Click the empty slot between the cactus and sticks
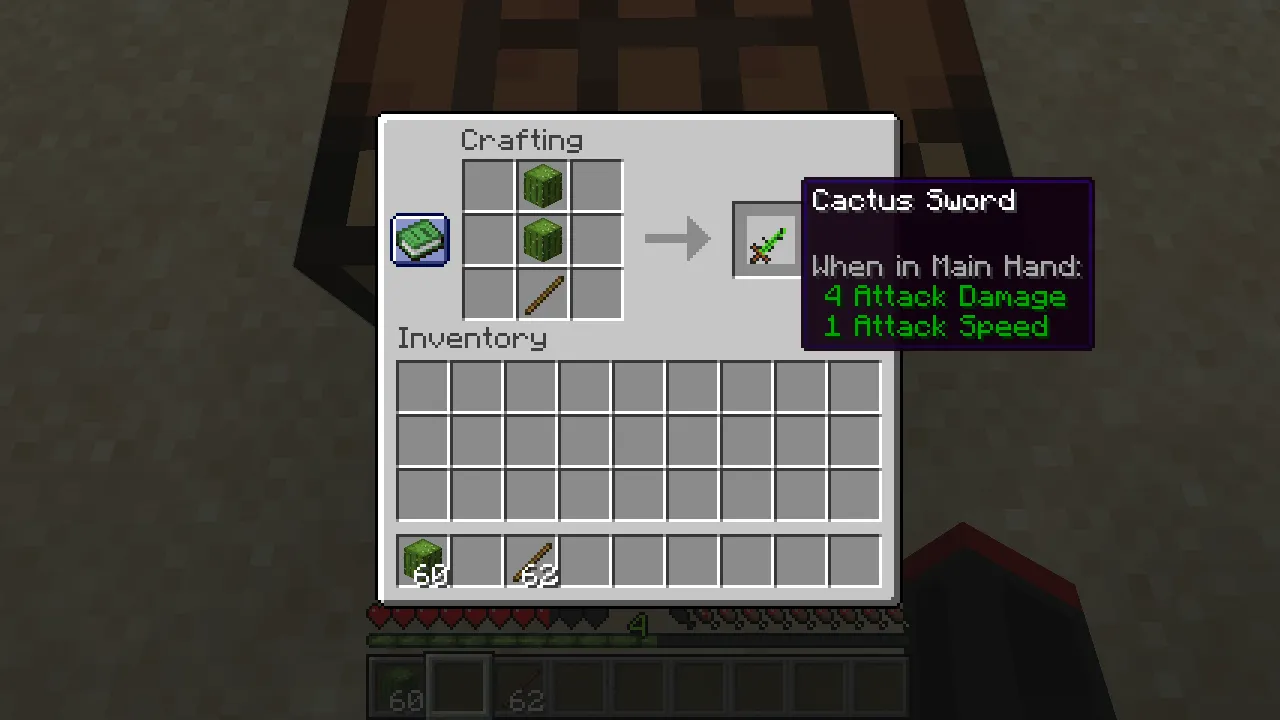Viewport: 1280px width, 720px height. 478,560
